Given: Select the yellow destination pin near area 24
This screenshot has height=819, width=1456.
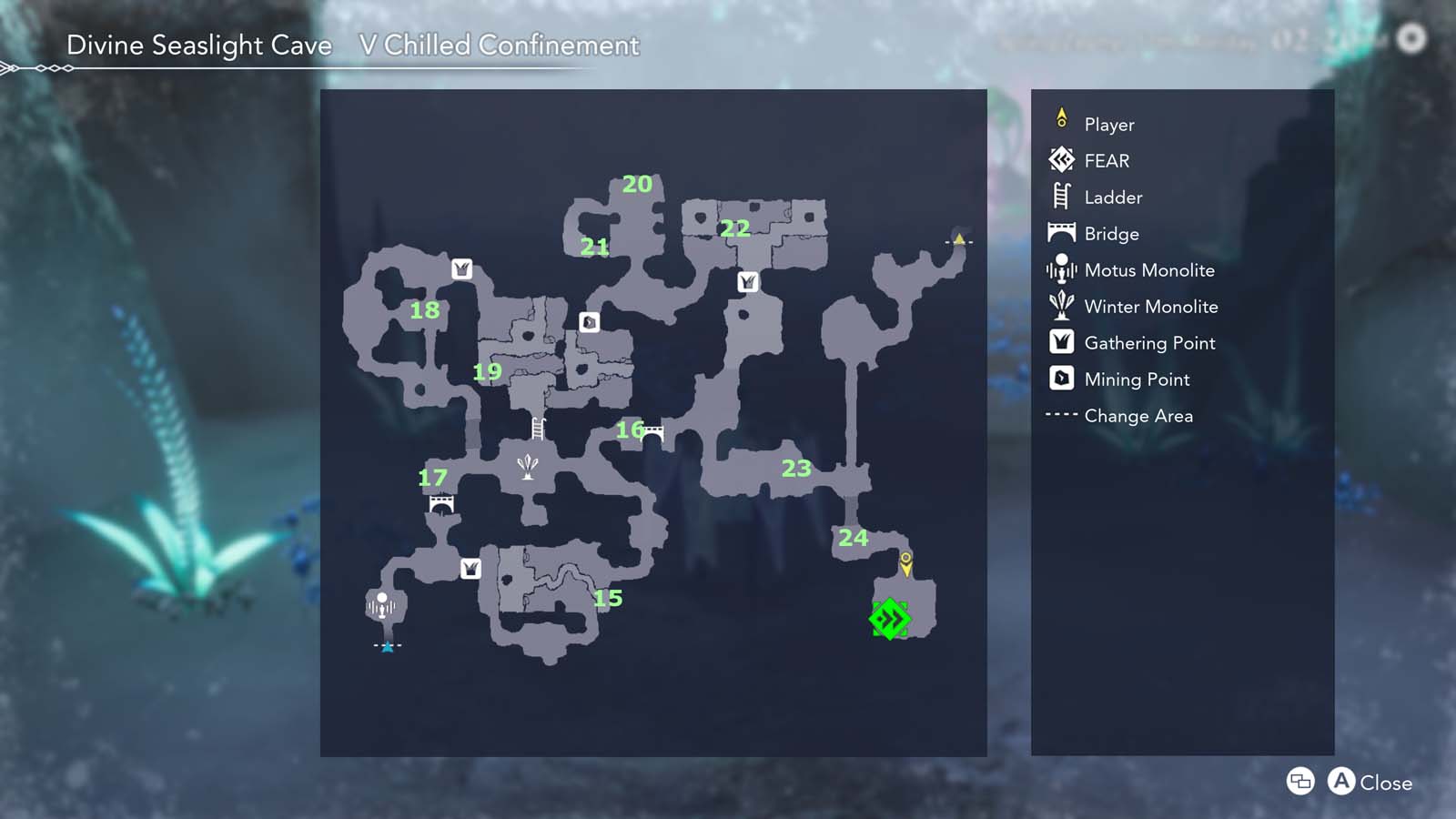Looking at the screenshot, I should (906, 566).
